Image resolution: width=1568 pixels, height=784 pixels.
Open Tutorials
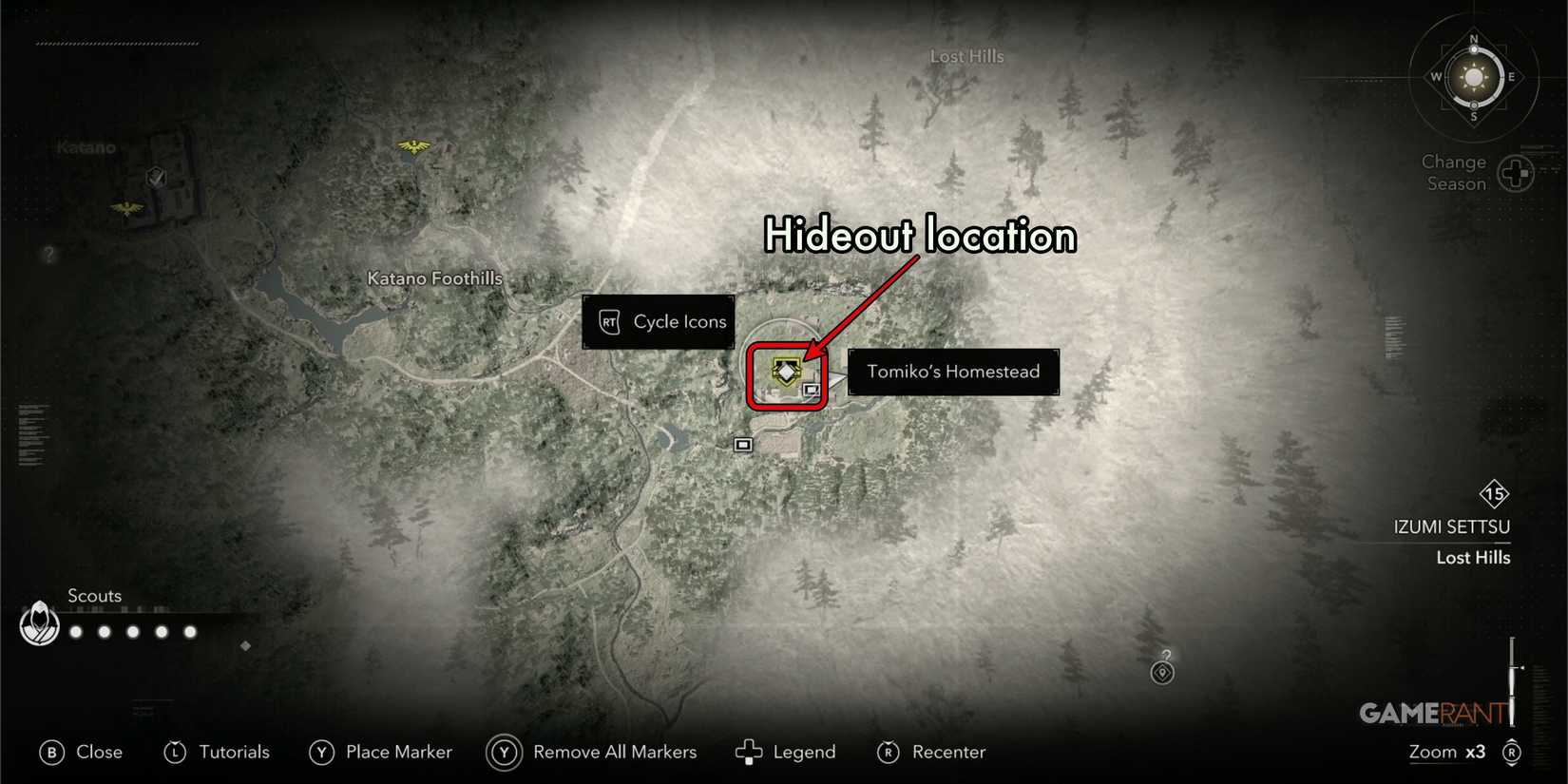(217, 752)
